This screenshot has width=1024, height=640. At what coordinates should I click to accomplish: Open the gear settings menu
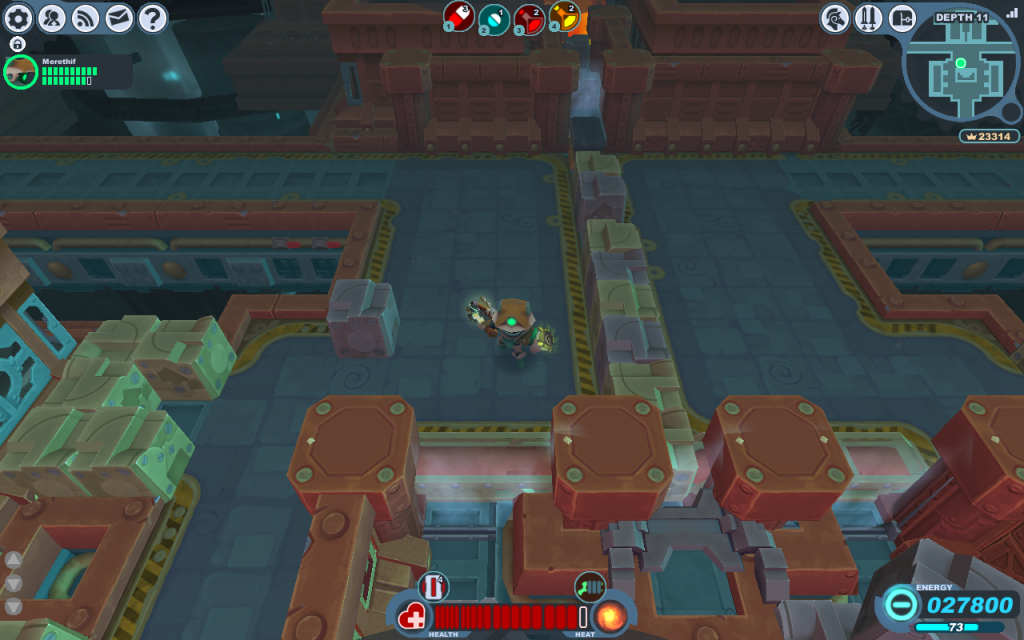pyautogui.click(x=19, y=17)
